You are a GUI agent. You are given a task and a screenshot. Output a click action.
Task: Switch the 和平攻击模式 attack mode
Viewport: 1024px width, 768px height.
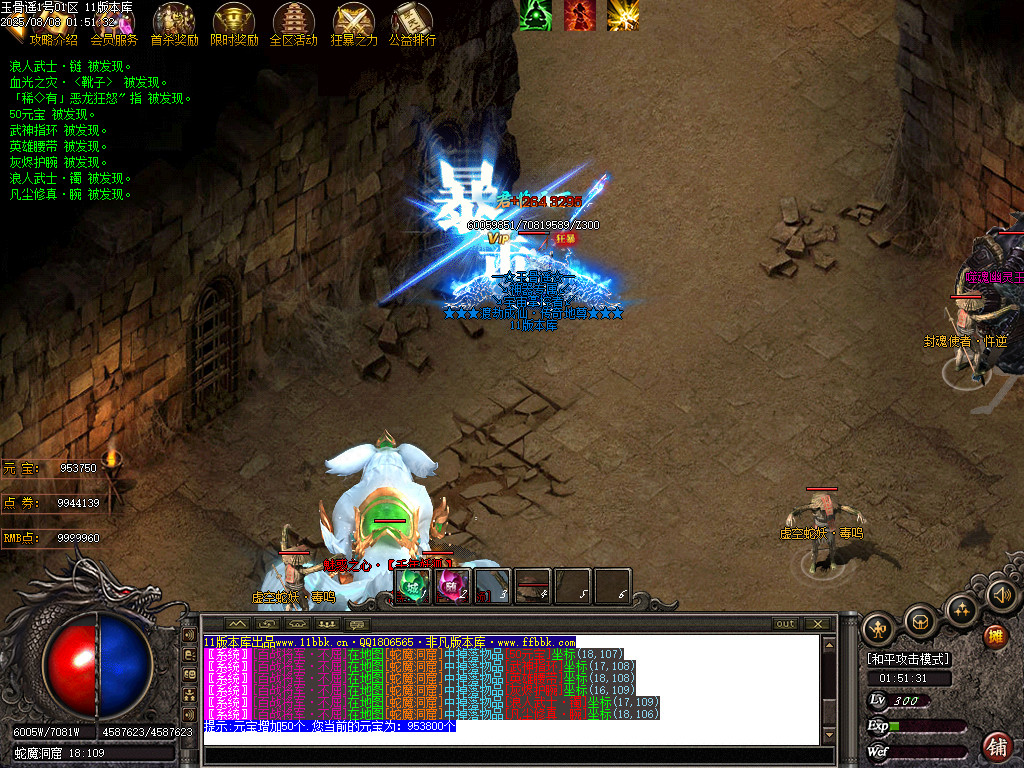[908, 659]
